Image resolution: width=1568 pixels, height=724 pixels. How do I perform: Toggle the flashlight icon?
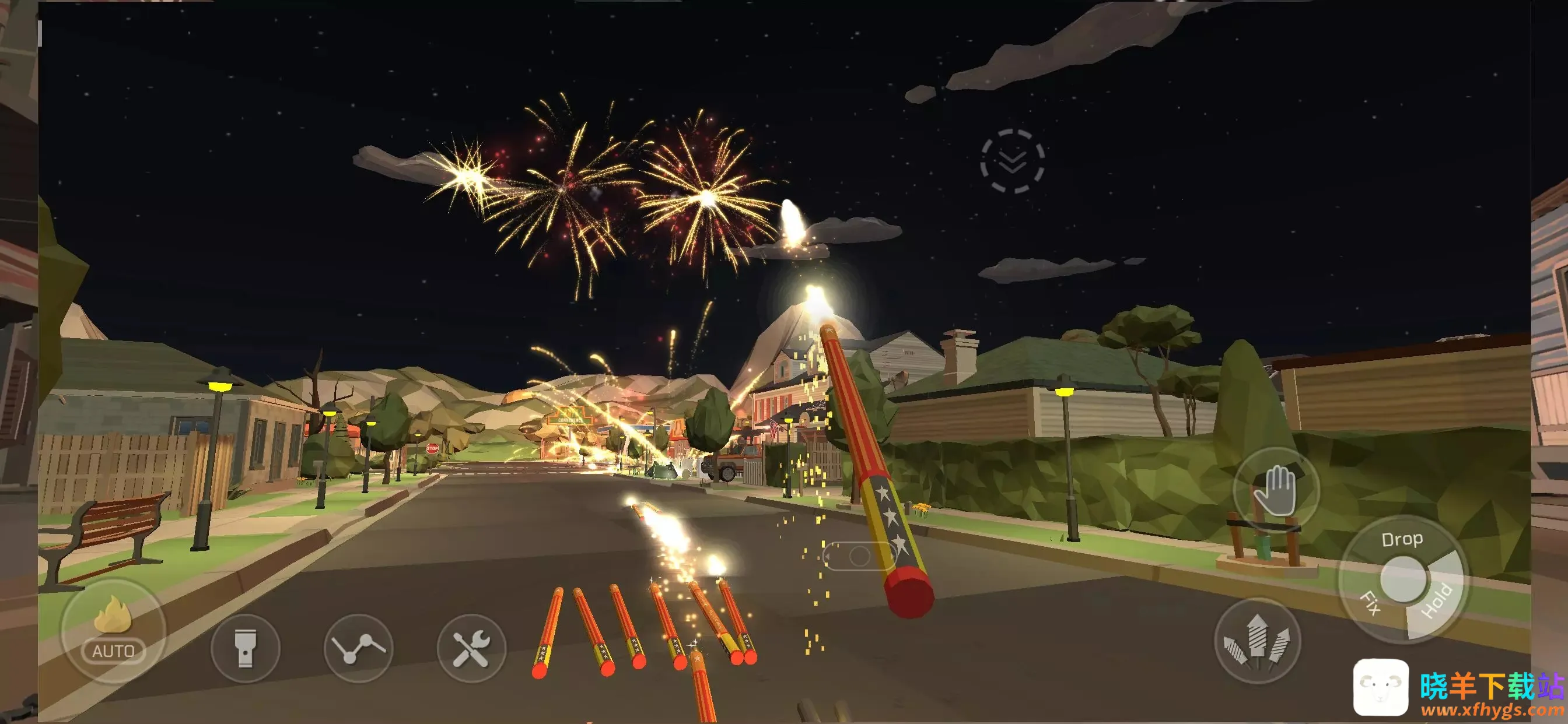coord(246,648)
